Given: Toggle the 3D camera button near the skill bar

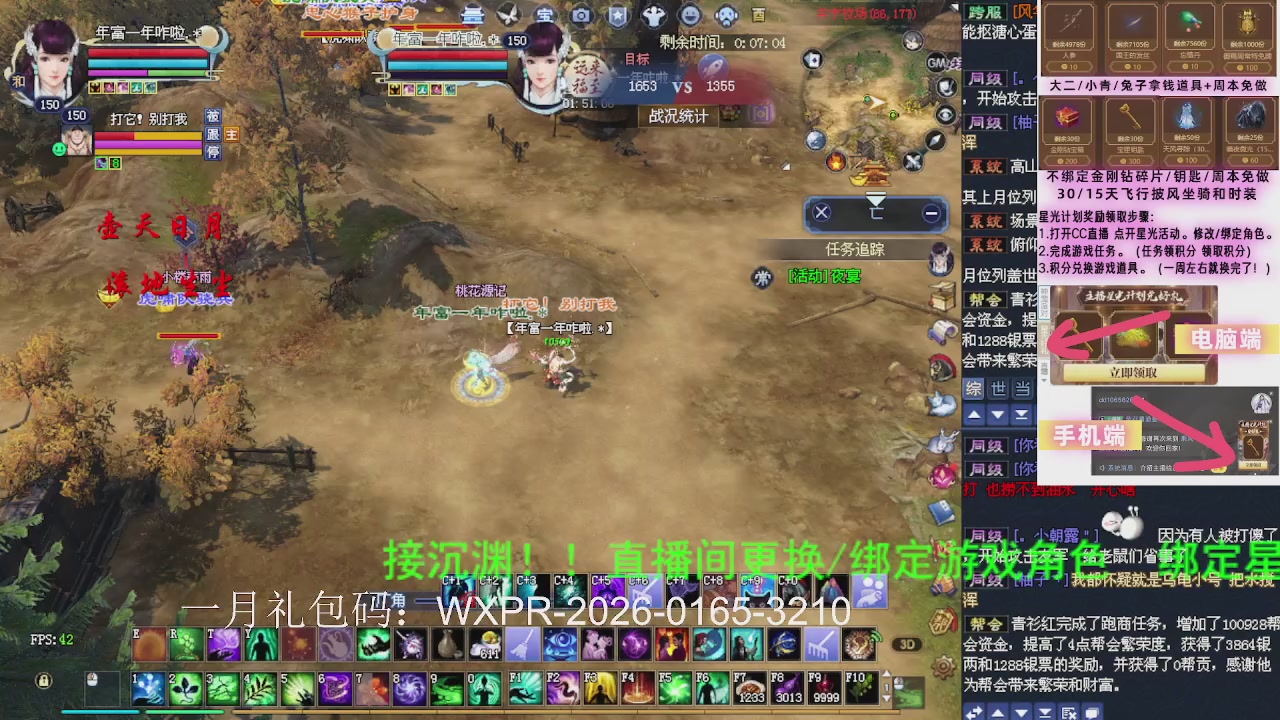Looking at the screenshot, I should pos(908,645).
